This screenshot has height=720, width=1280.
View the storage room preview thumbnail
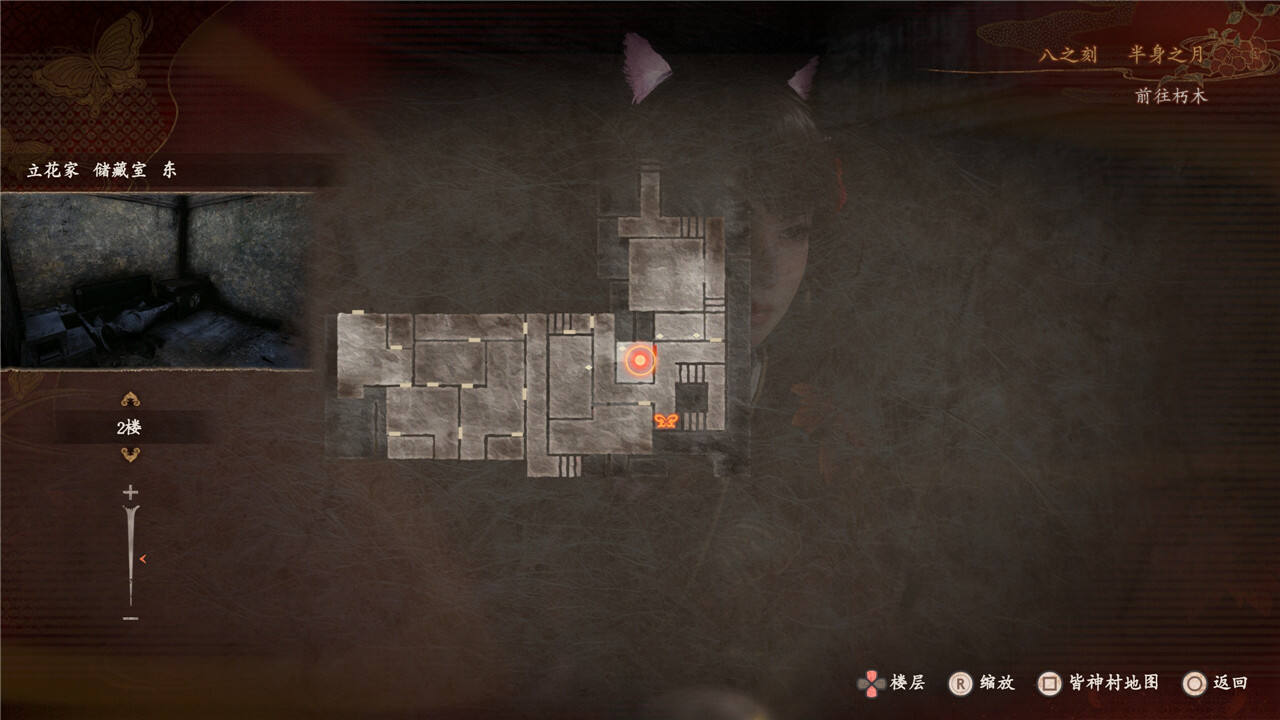tap(156, 280)
